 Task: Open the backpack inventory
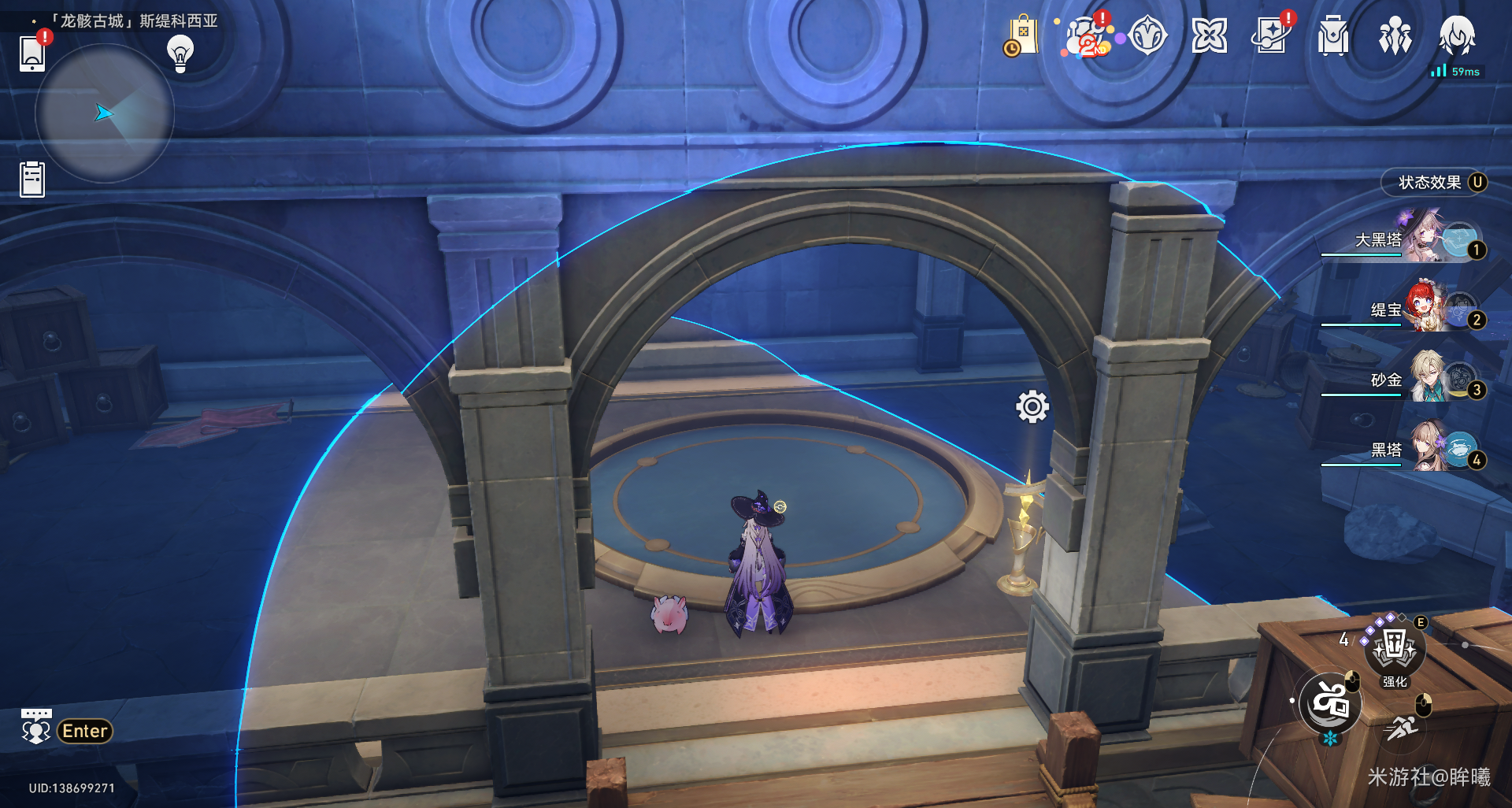1332,36
